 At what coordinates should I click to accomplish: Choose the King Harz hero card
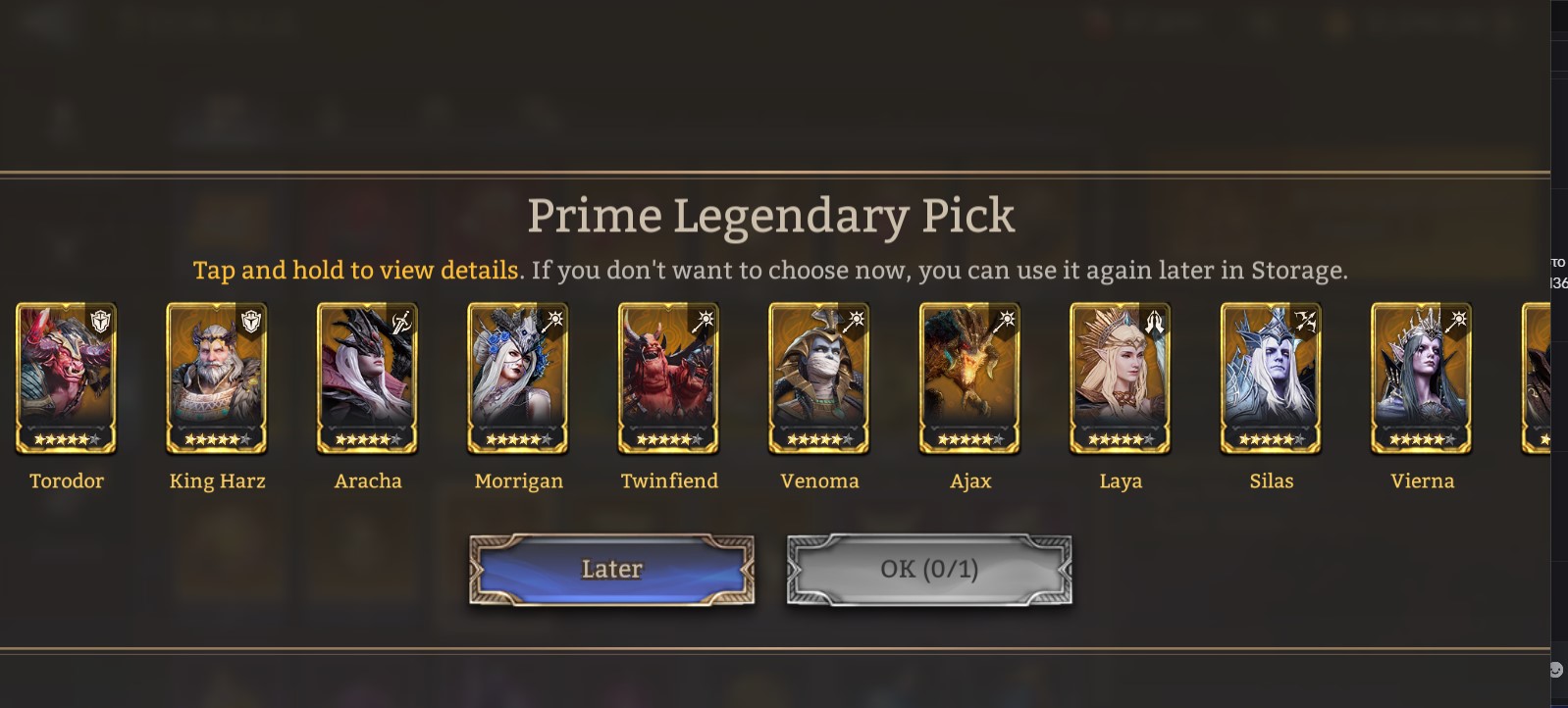(217, 378)
